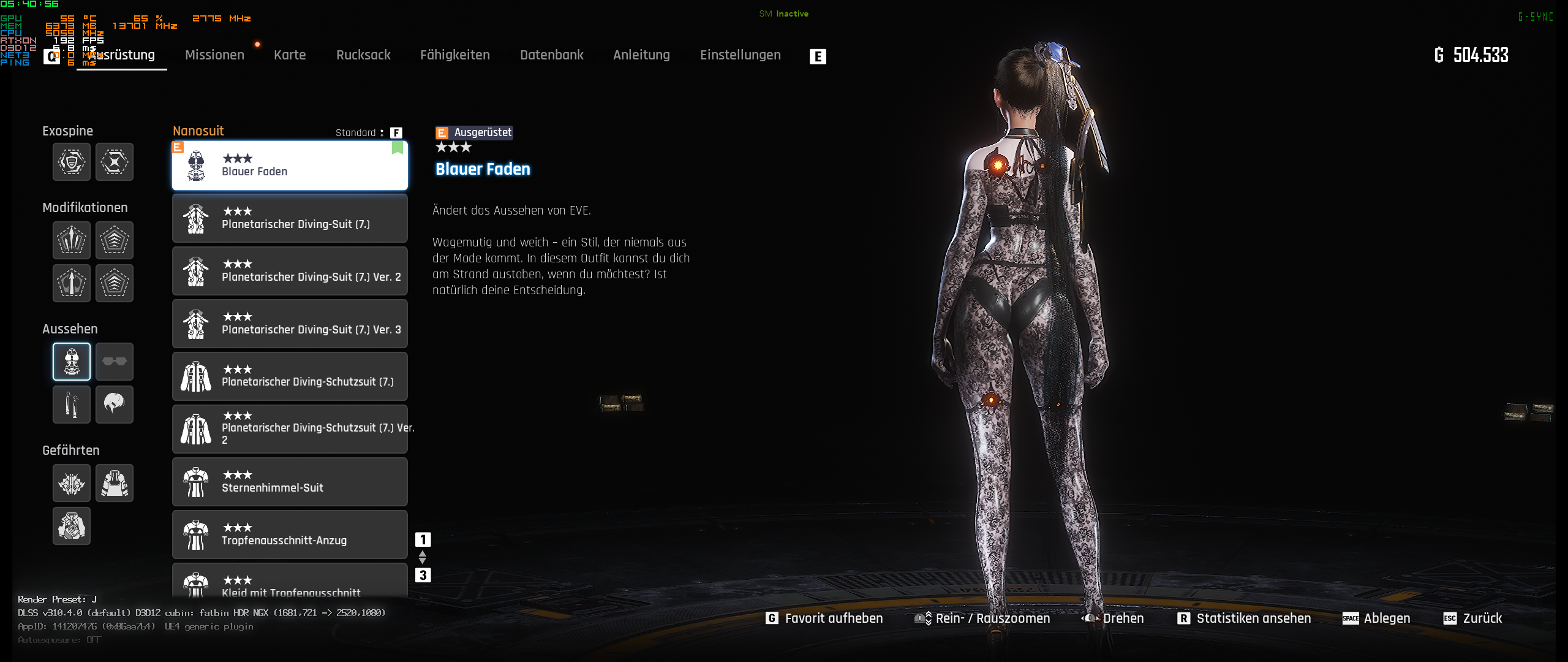Viewport: 1568px width, 662px height.
Task: Open the hairstyle appearance slot
Action: tap(115, 405)
